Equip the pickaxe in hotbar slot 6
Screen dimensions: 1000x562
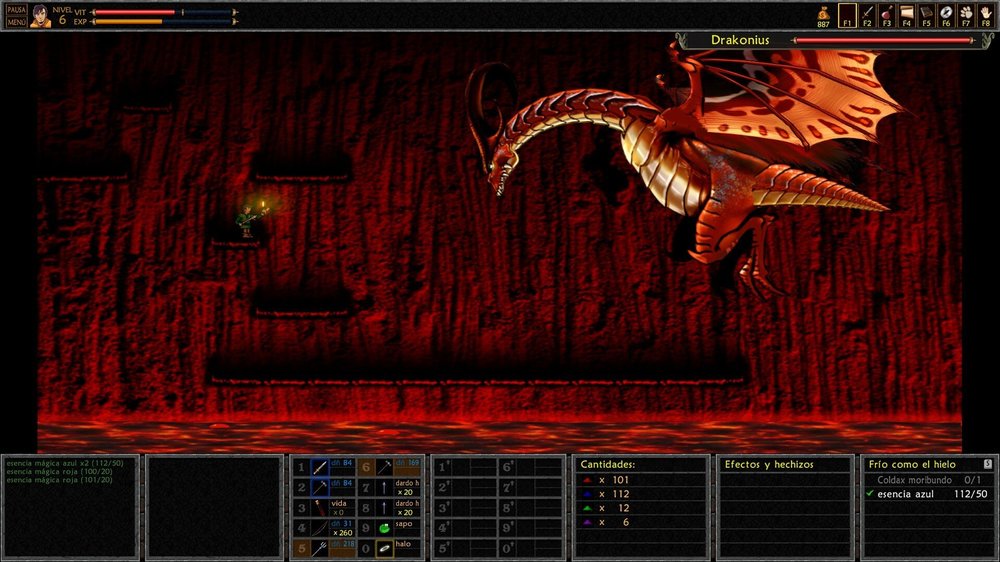pos(384,467)
